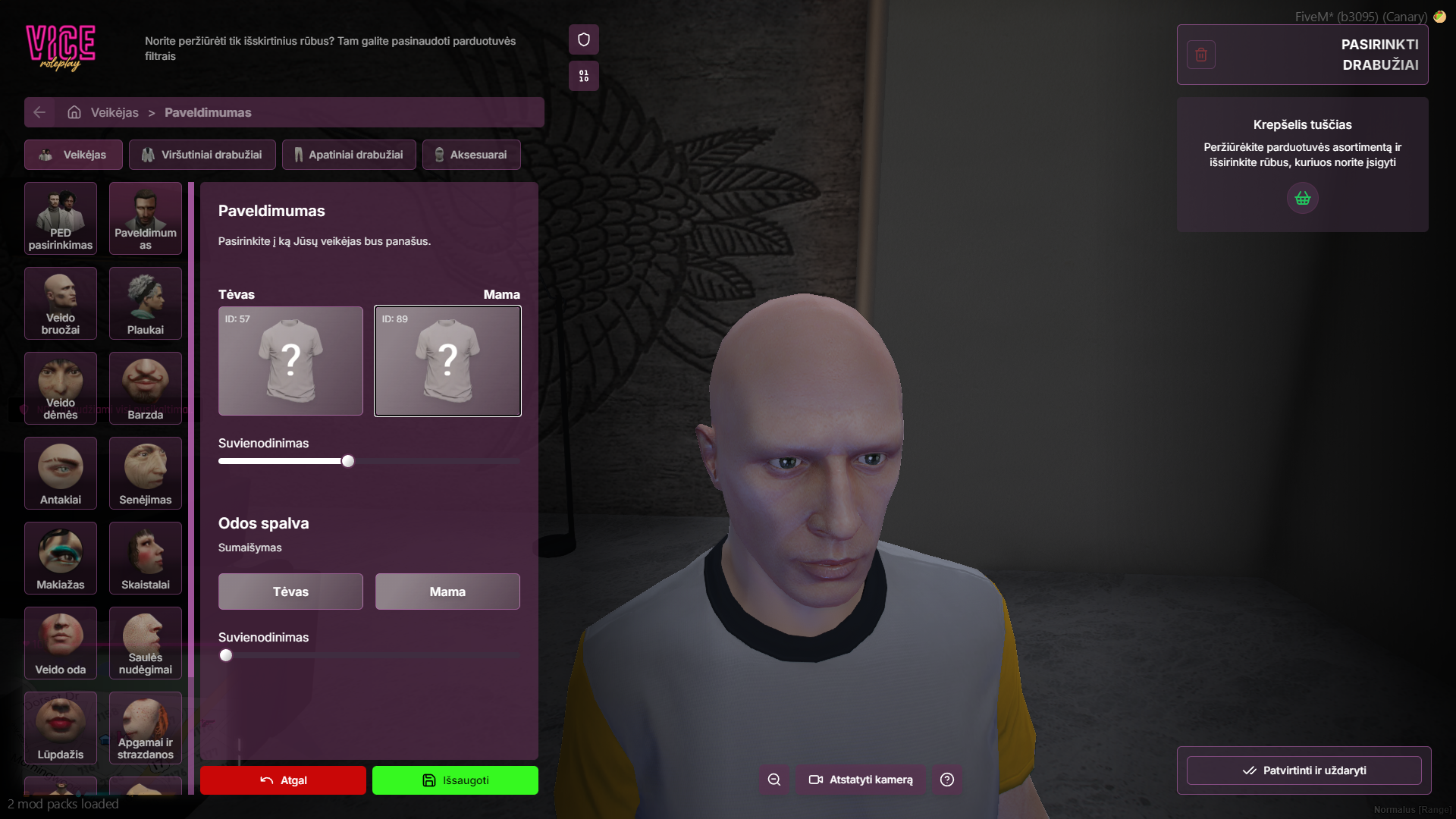Viewport: 1456px width, 819px height.
Task: Open the PED pasirinkimas tile
Action: coord(61,218)
